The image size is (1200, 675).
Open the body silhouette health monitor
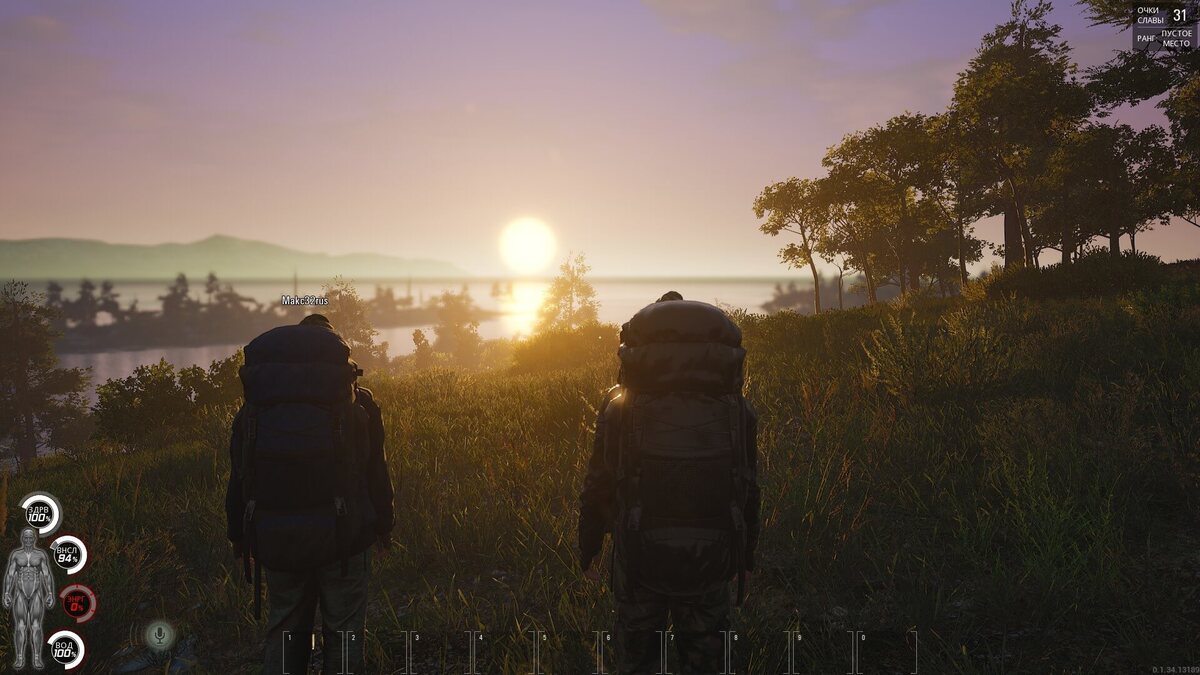point(28,597)
